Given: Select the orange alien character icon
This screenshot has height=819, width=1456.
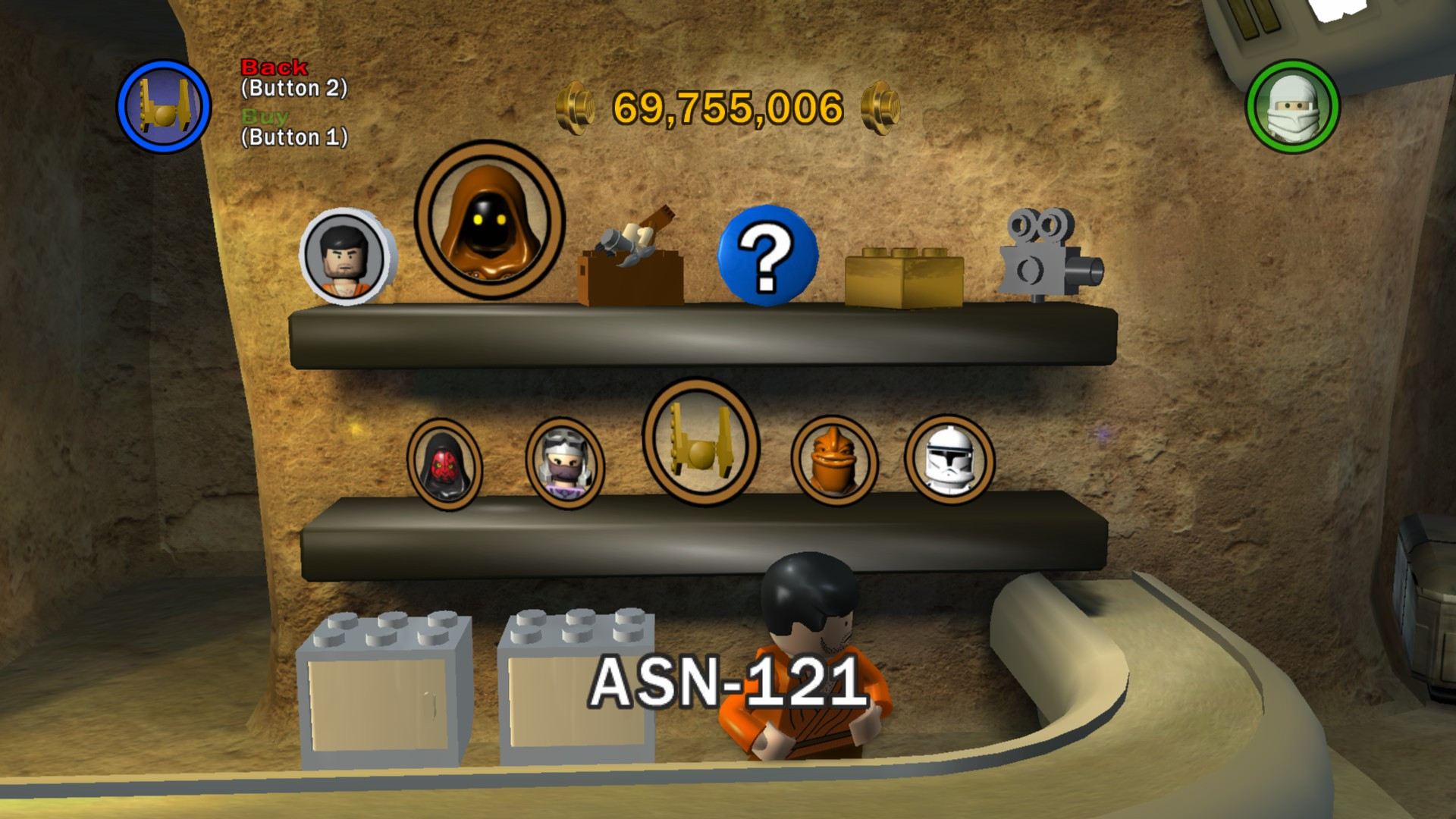Looking at the screenshot, I should 835,461.
